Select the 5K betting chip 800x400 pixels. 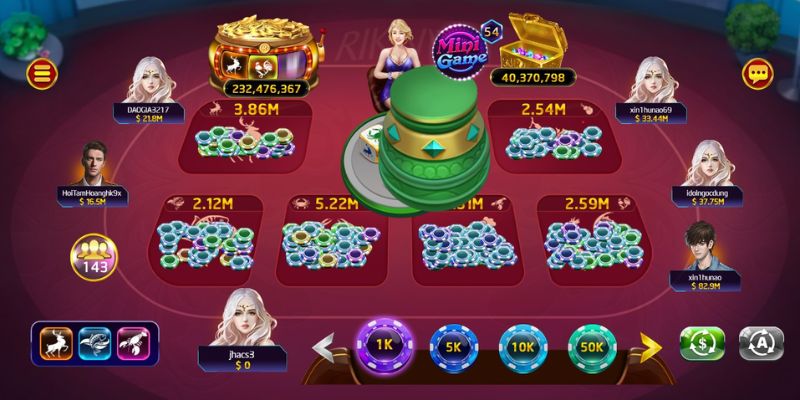pyautogui.click(x=454, y=347)
